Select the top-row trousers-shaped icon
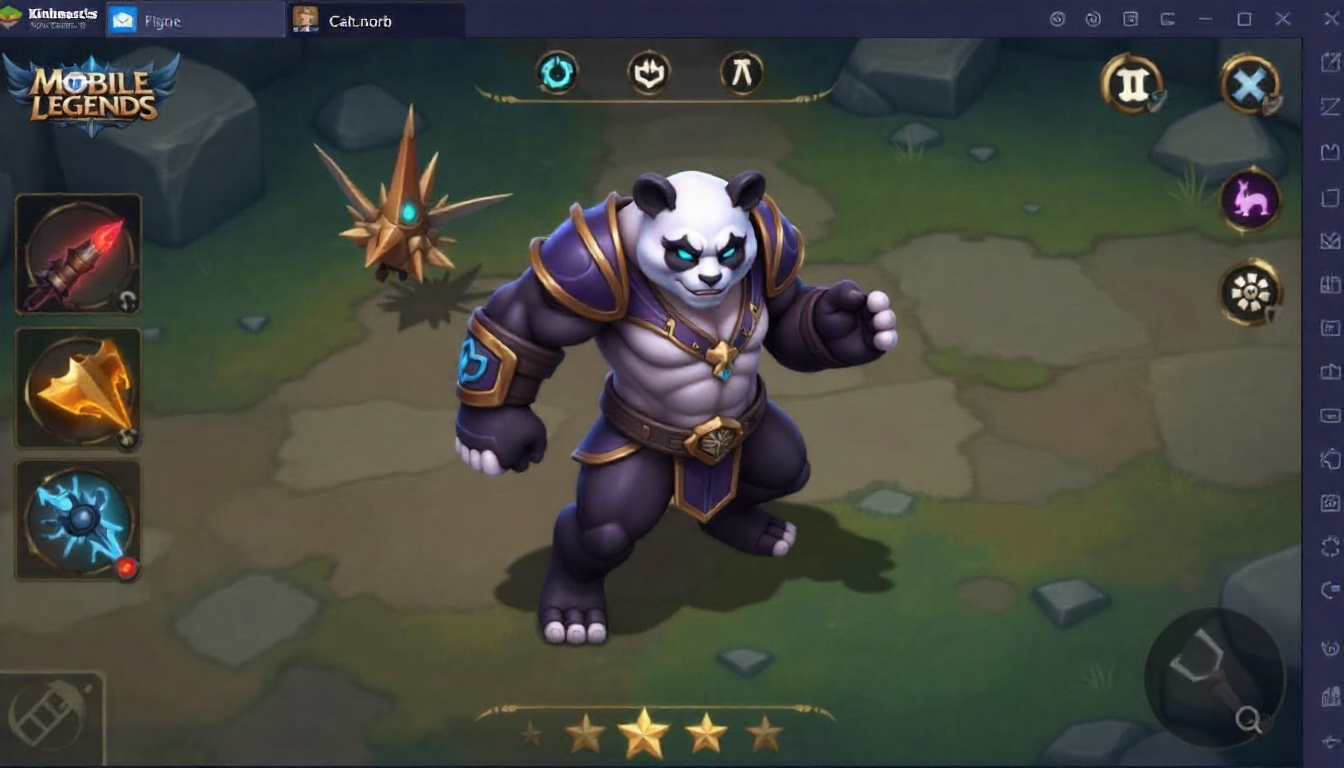The width and height of the screenshot is (1344, 768). tap(742, 72)
